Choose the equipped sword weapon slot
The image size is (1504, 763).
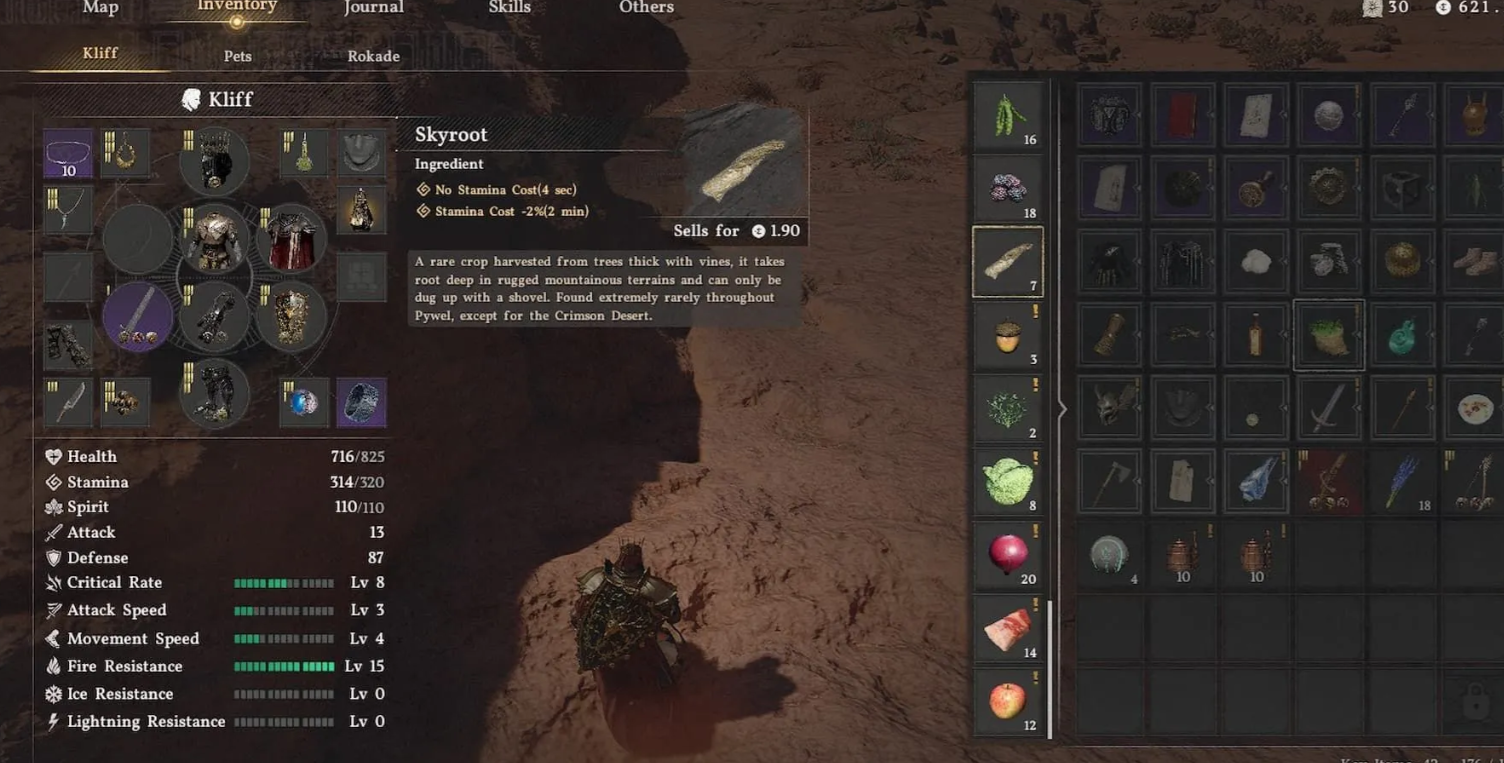point(138,317)
